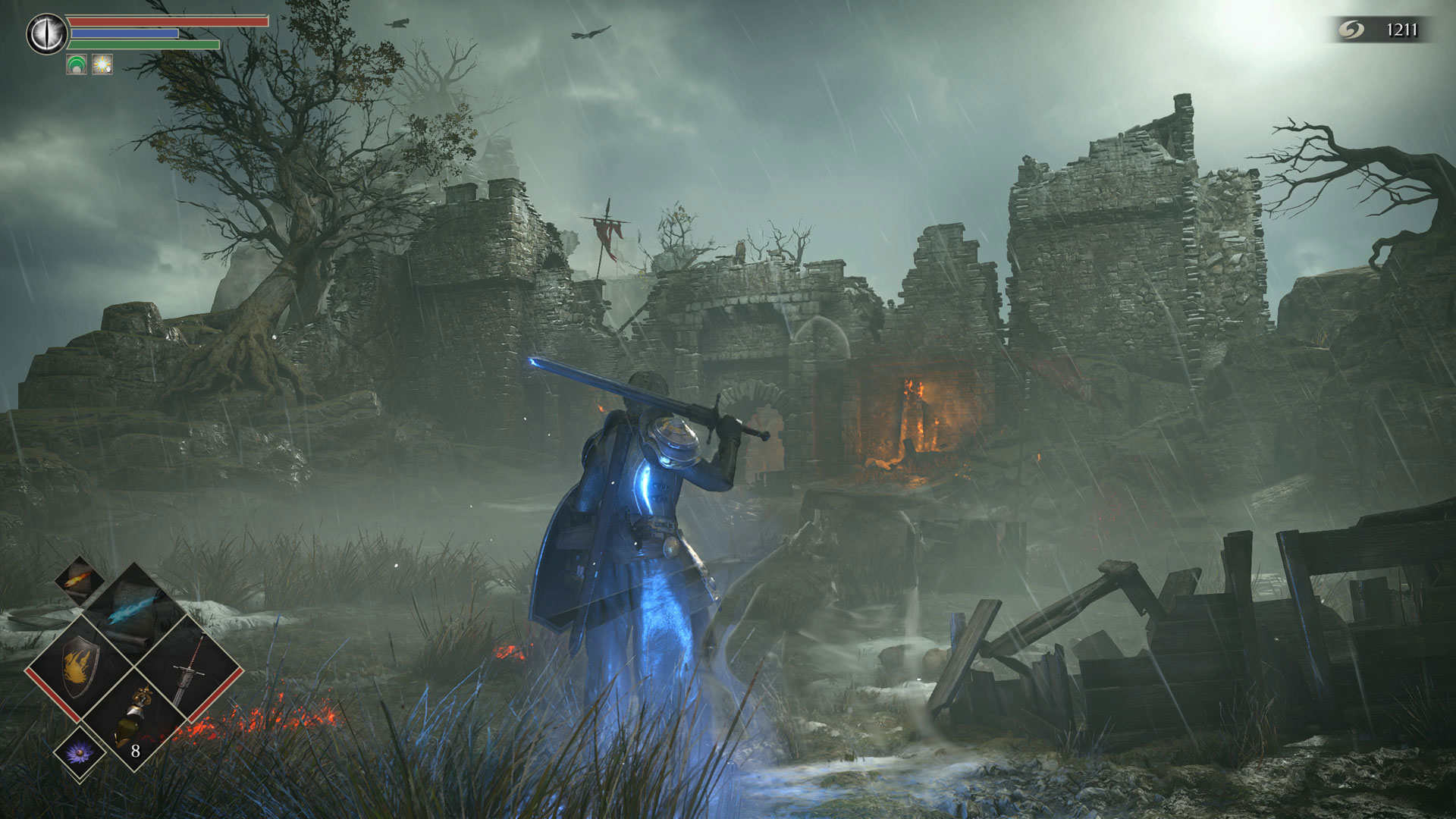Click the world tendency eye icon

click(x=47, y=34)
